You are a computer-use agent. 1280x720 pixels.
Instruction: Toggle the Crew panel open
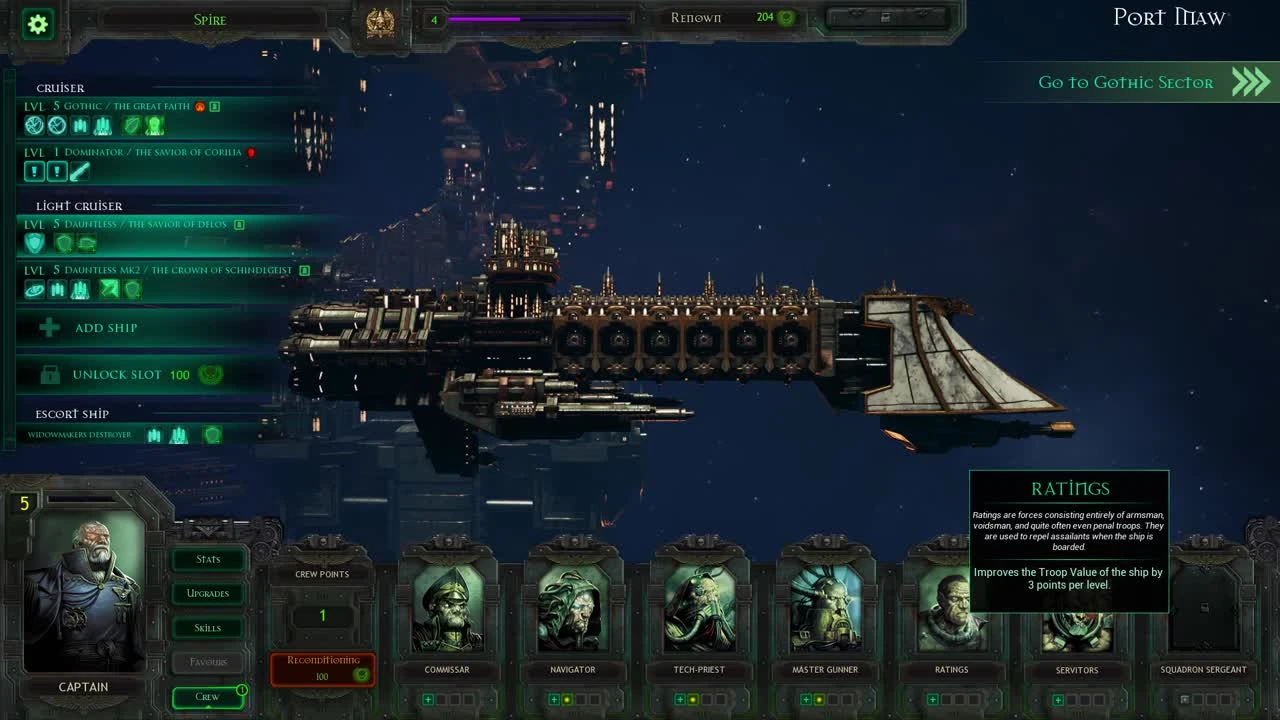click(x=207, y=697)
